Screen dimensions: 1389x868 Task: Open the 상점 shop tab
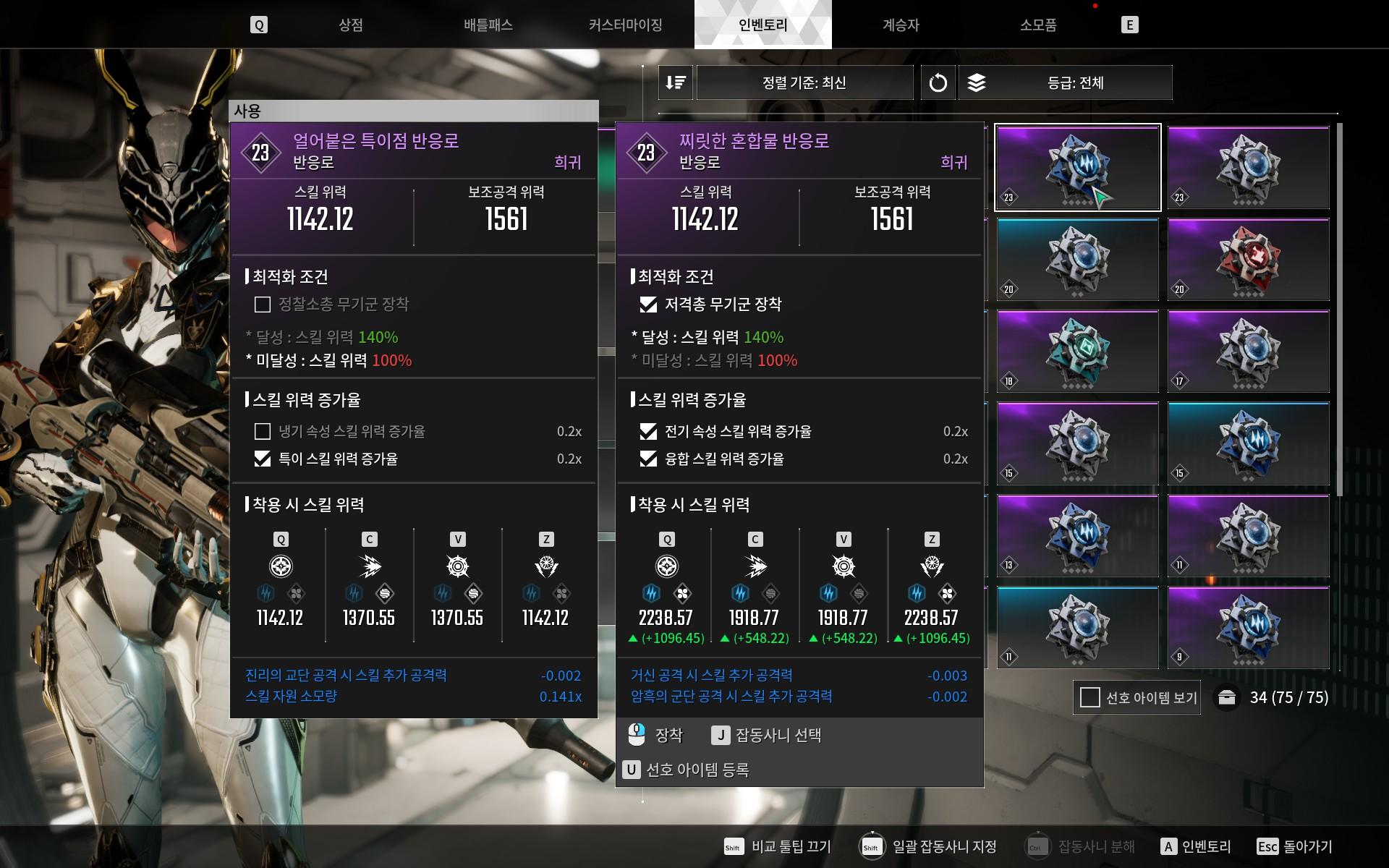pyautogui.click(x=351, y=25)
